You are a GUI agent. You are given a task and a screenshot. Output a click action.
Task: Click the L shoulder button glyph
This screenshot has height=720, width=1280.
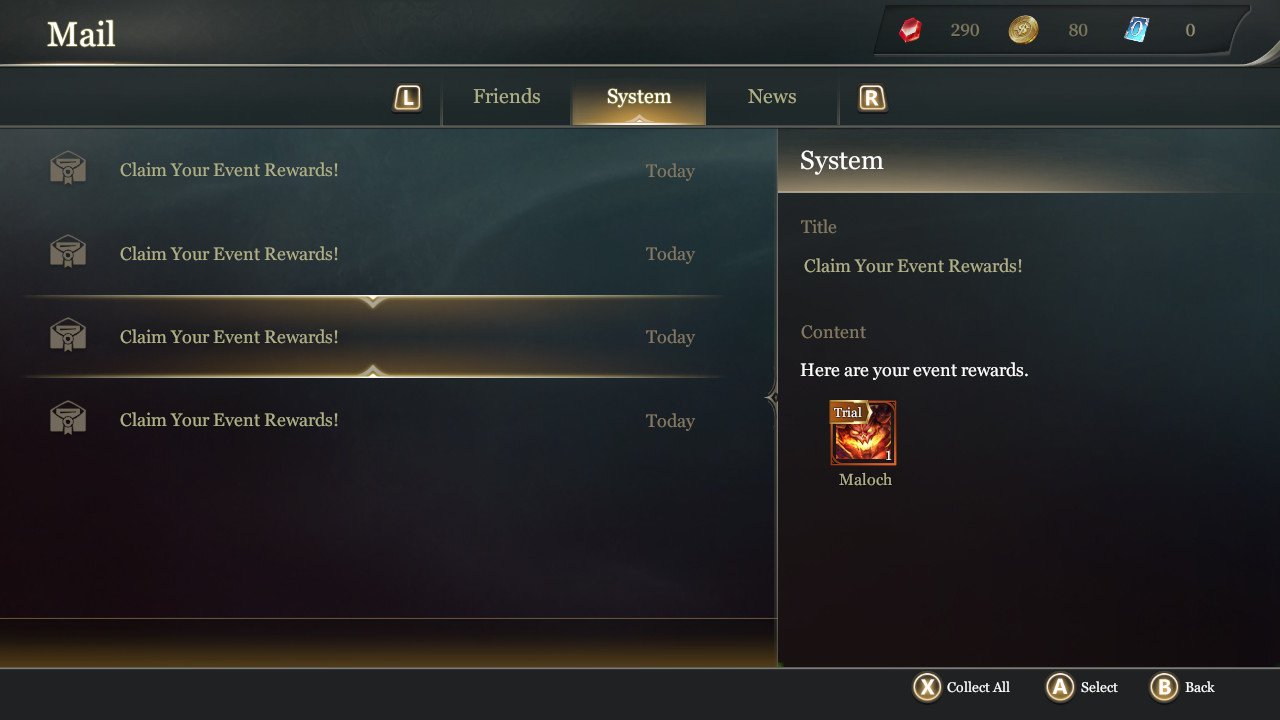408,97
